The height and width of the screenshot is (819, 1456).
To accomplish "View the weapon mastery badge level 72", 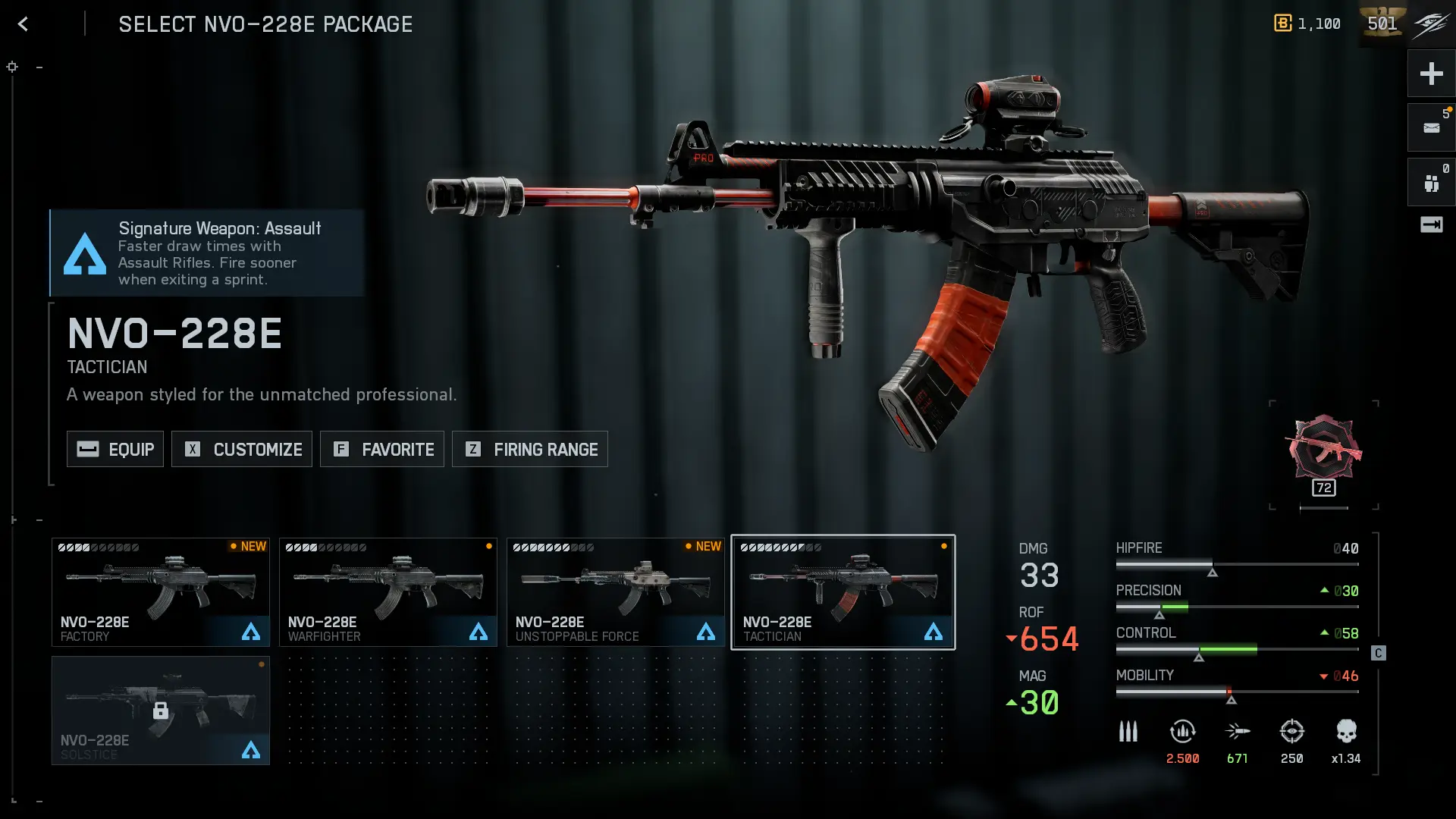I will 1324,455.
